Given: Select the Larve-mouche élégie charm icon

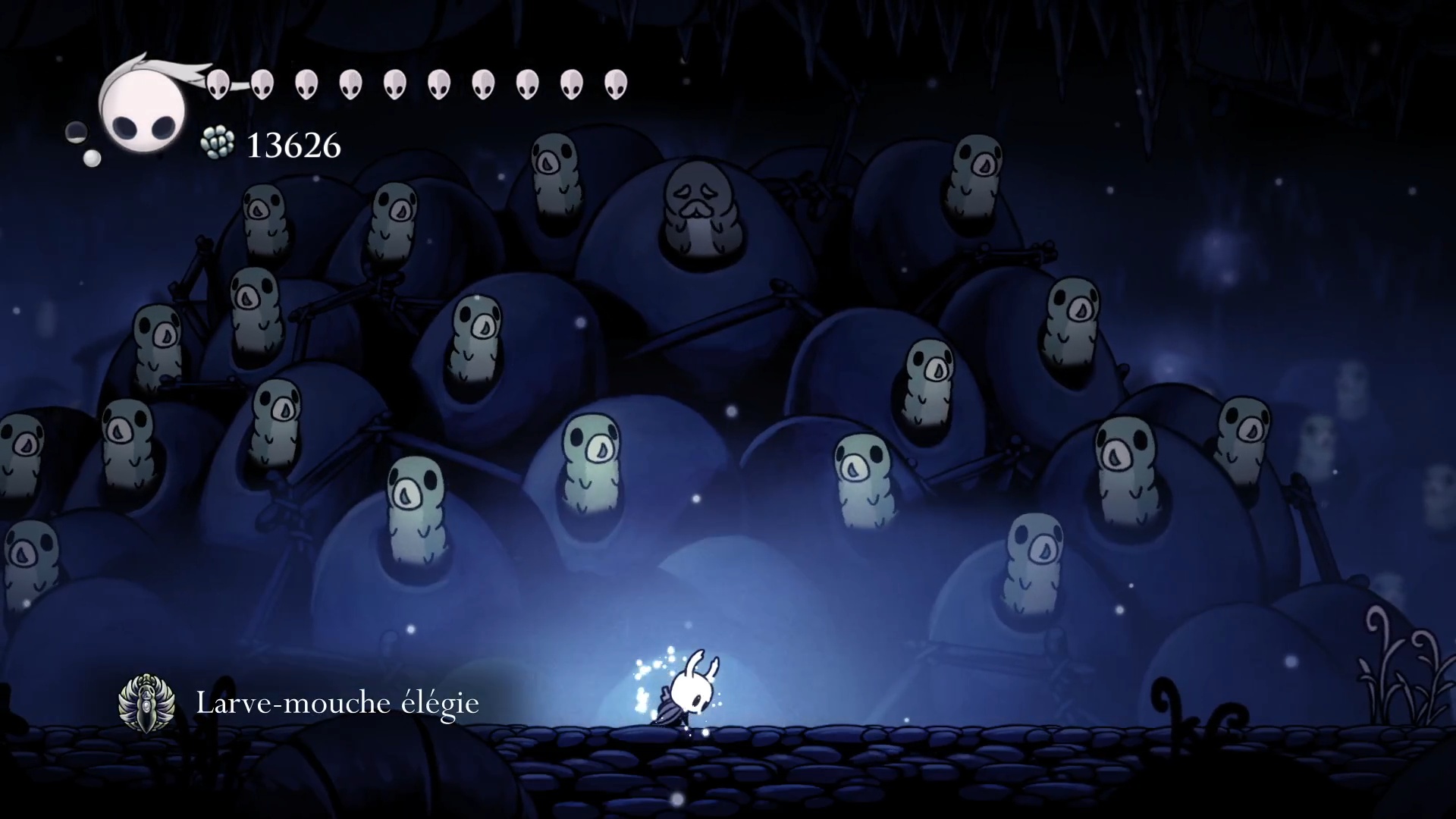Looking at the screenshot, I should point(146,703).
